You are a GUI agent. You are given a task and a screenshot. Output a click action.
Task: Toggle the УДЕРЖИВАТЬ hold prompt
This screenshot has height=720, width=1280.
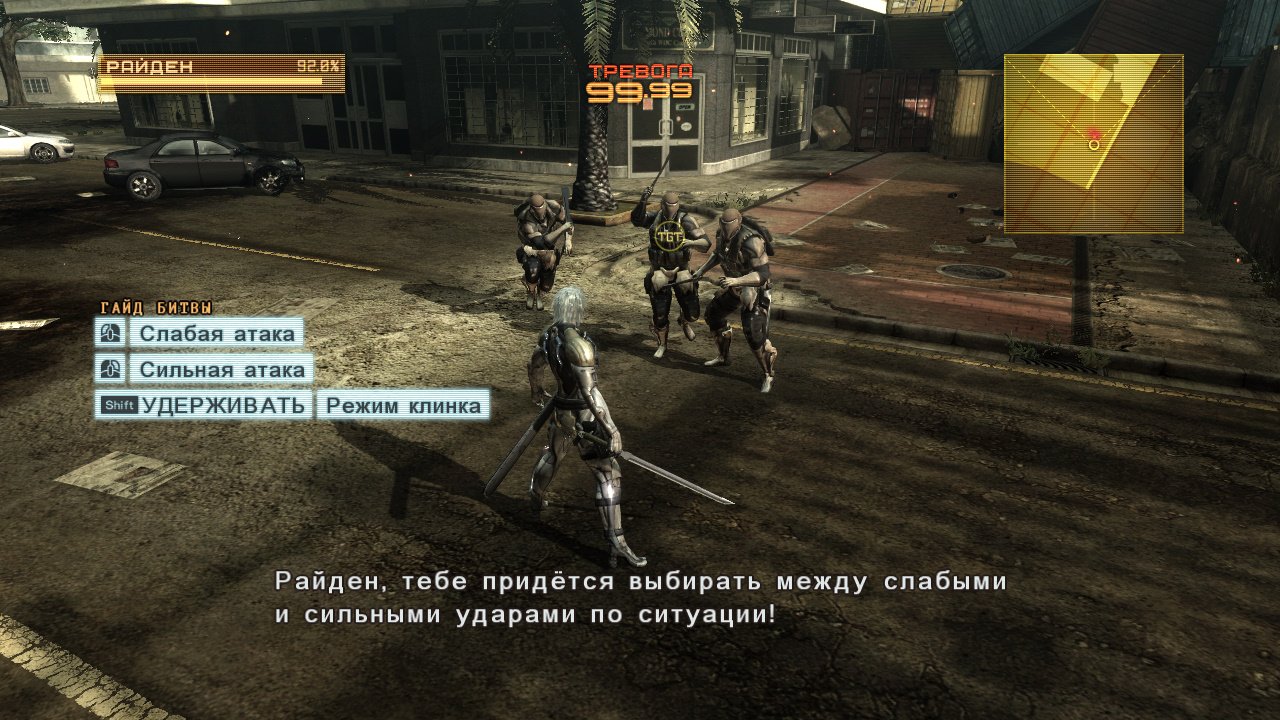coord(210,405)
